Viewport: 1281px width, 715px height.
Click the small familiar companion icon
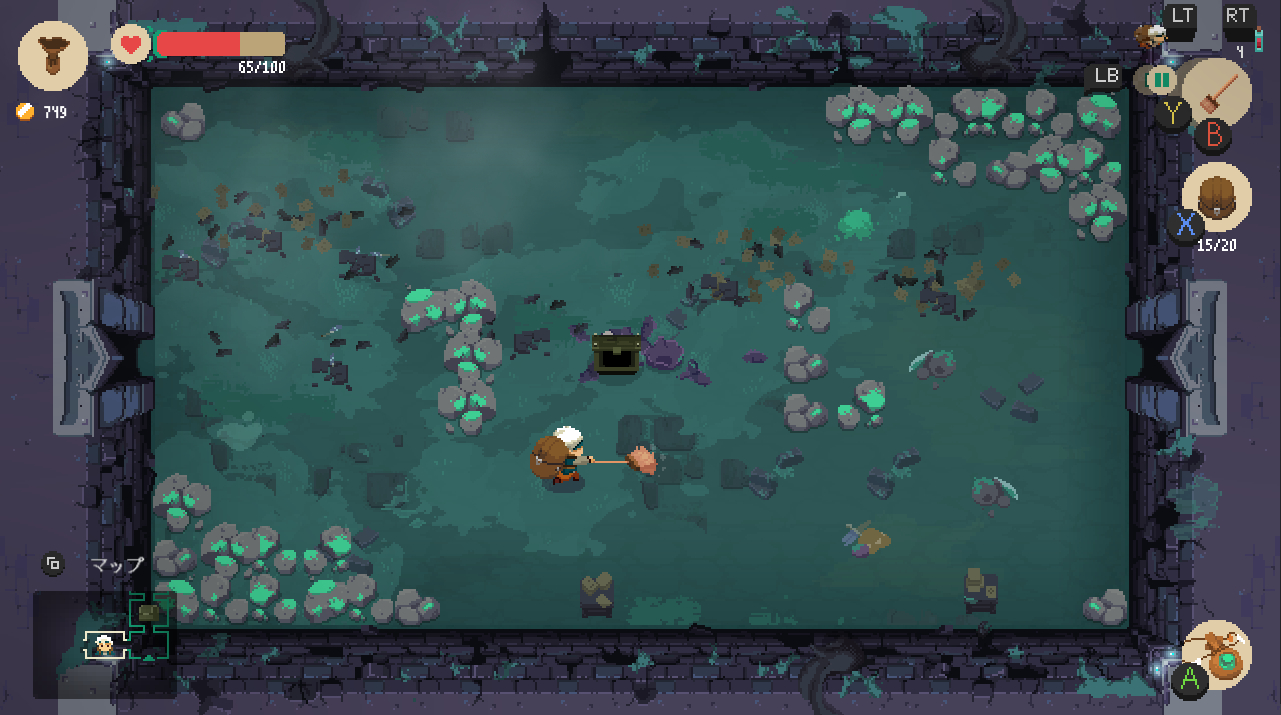click(x=1151, y=34)
